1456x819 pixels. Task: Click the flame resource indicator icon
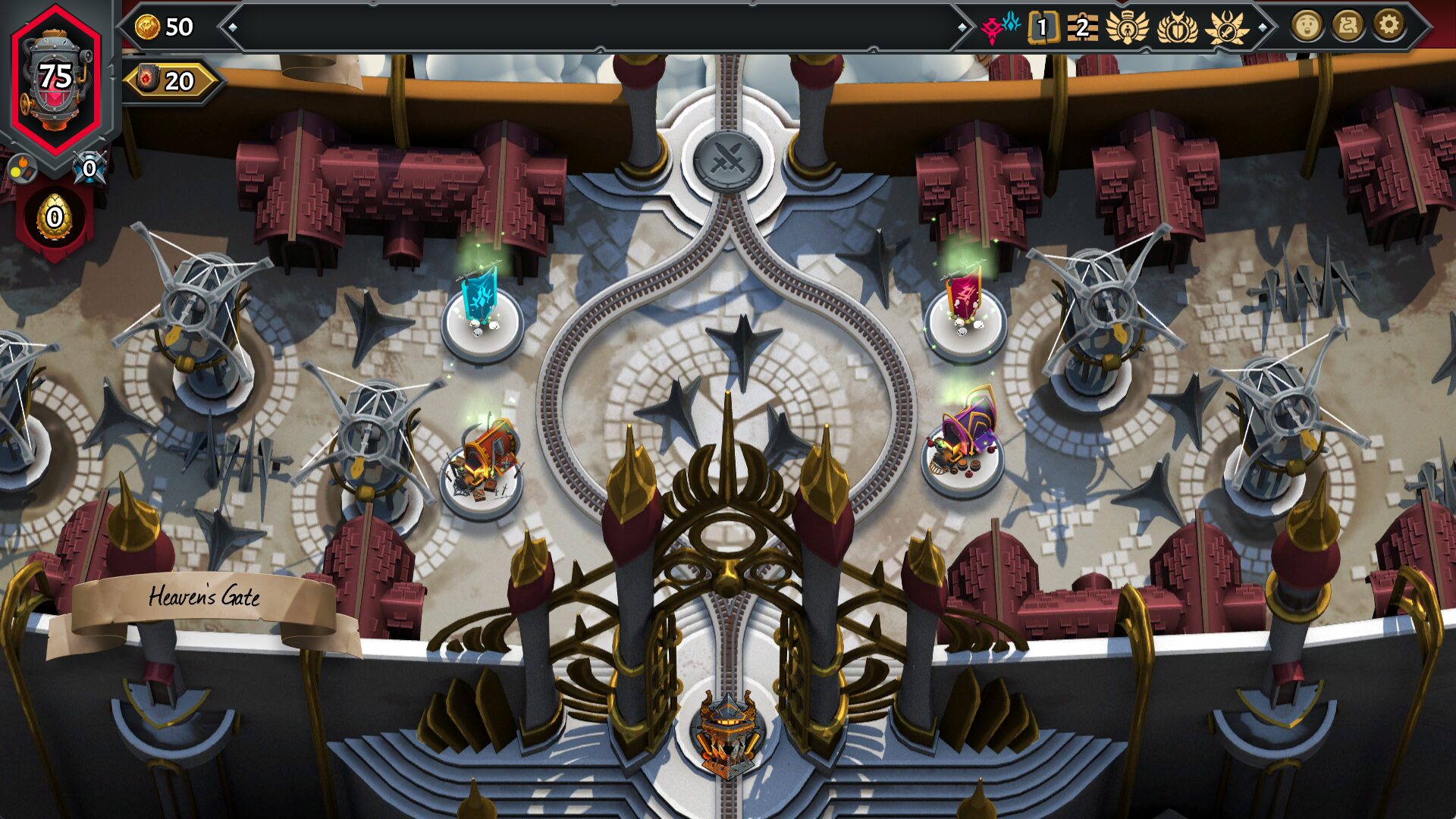pos(23,168)
